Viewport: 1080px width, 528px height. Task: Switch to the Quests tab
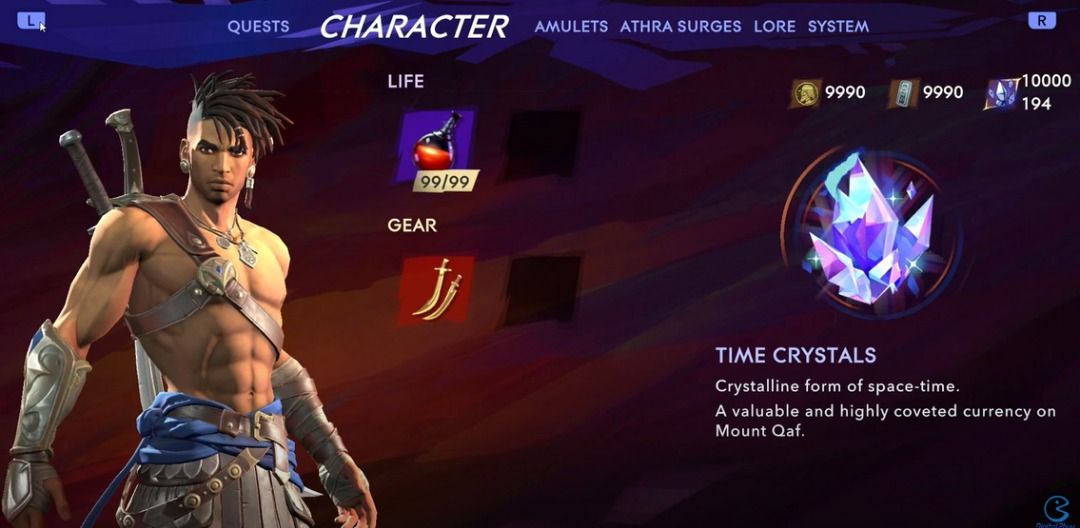[x=258, y=27]
